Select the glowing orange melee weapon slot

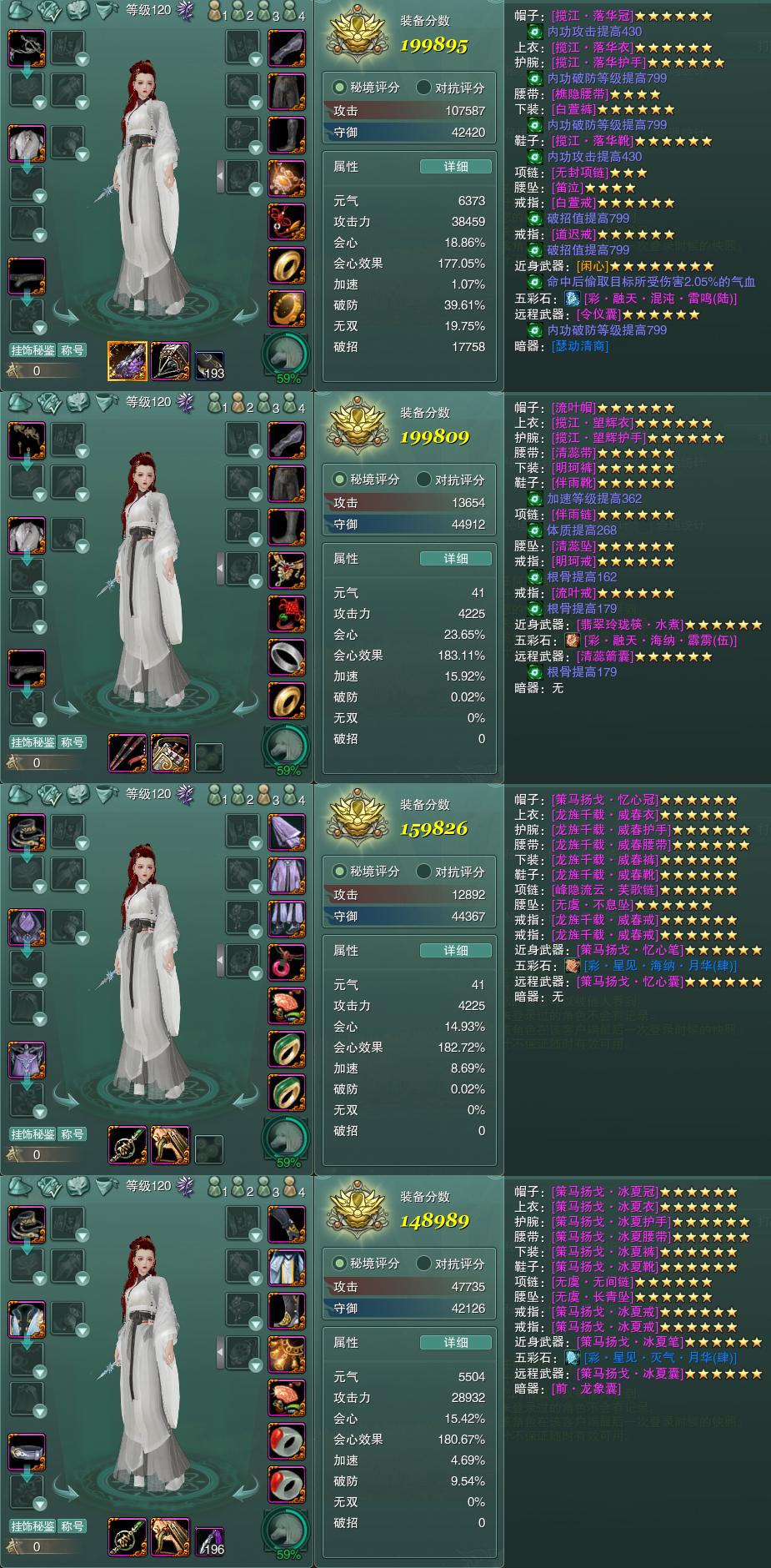[x=127, y=361]
